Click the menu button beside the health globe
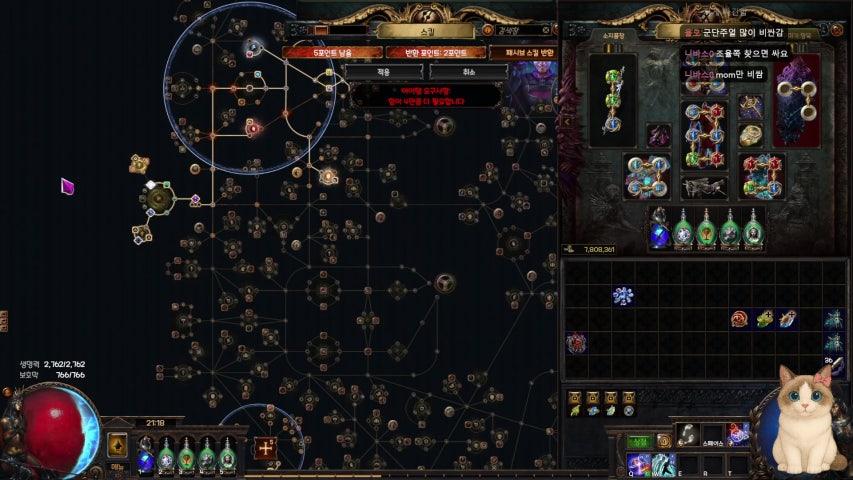Screen dimensions: 853x480 tap(118, 446)
